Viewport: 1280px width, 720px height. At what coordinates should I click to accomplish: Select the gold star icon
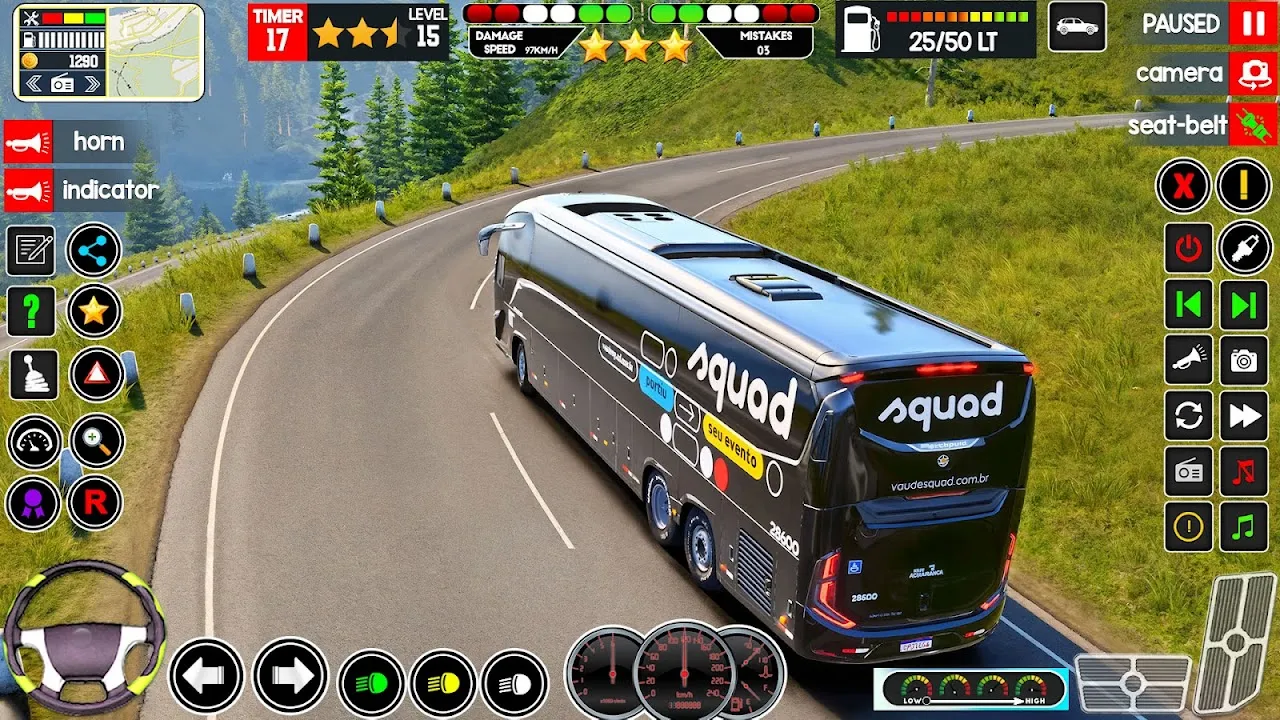click(94, 312)
